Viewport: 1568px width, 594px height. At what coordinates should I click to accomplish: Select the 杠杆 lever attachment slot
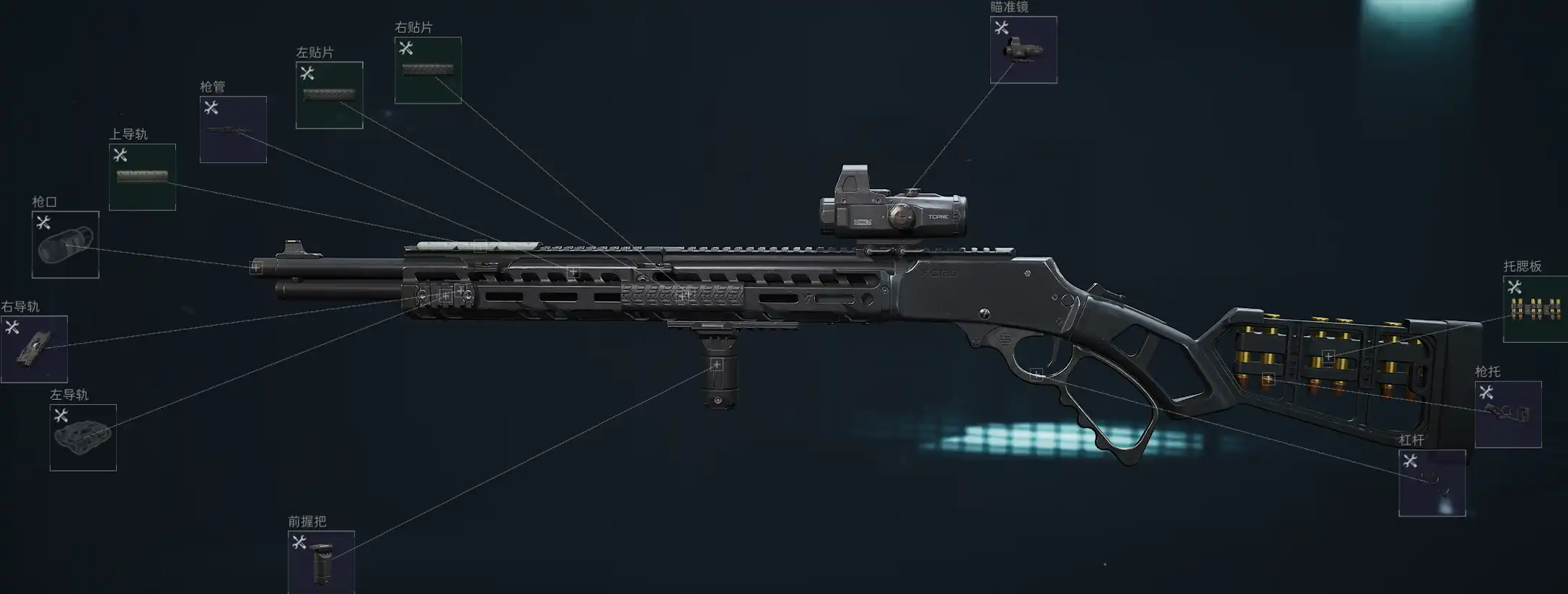click(x=1432, y=483)
